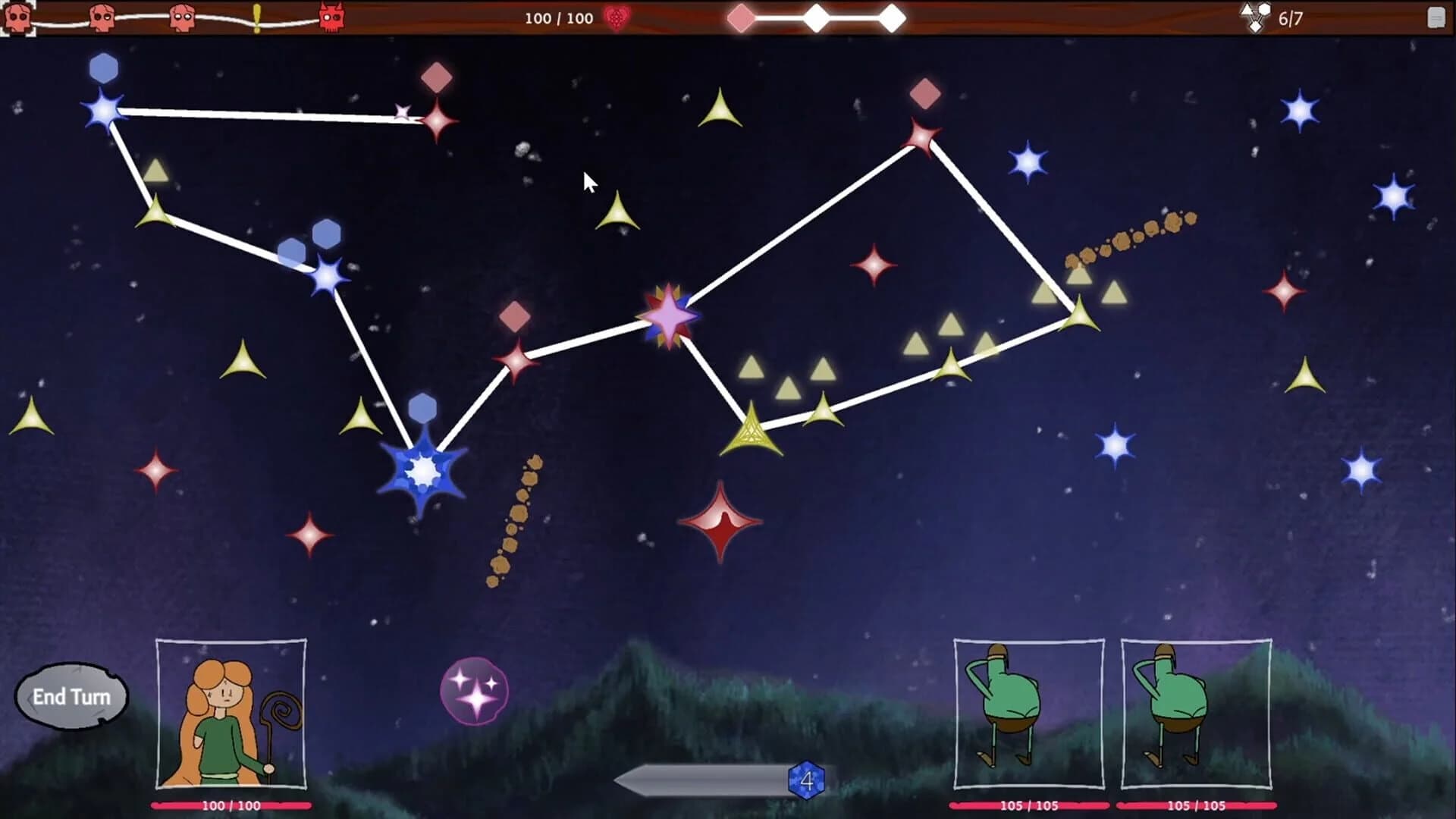
Task: Click the yellow exclamation event marker
Action: (x=258, y=15)
